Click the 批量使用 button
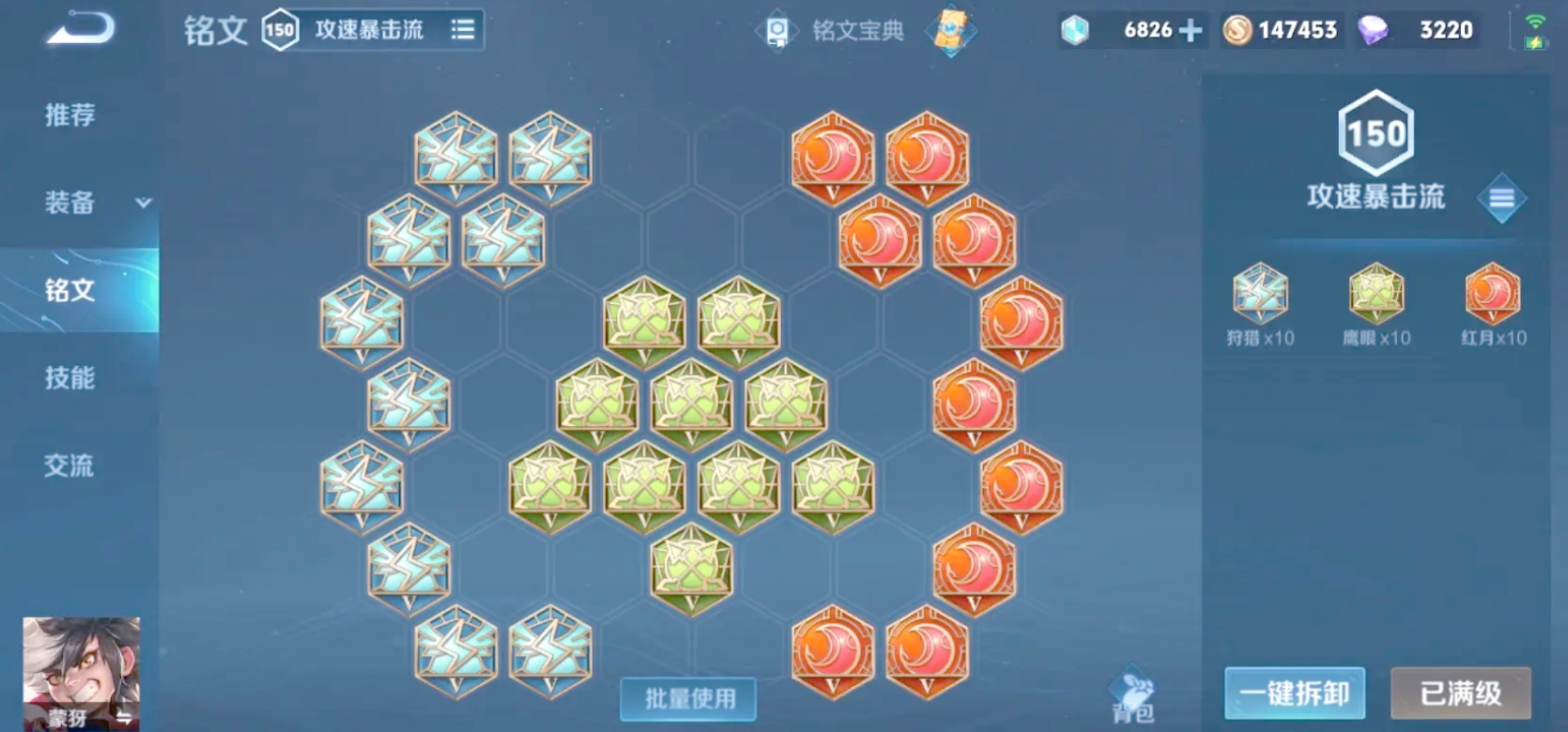Viewport: 1568px width, 732px height. [x=688, y=698]
